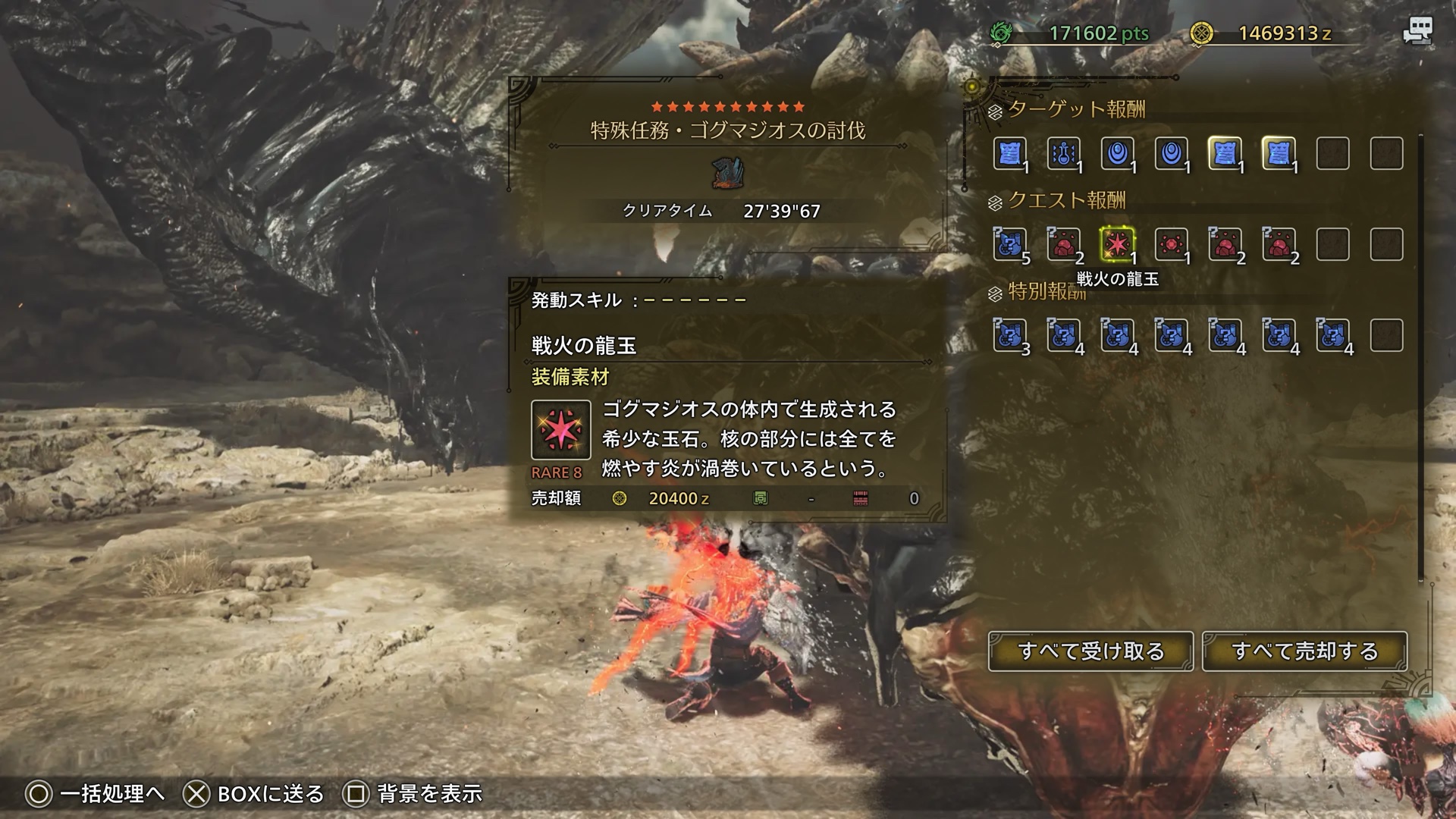Select the blue mystery reward with quantity 5
Viewport: 1456px width, 819px height.
(x=1009, y=244)
